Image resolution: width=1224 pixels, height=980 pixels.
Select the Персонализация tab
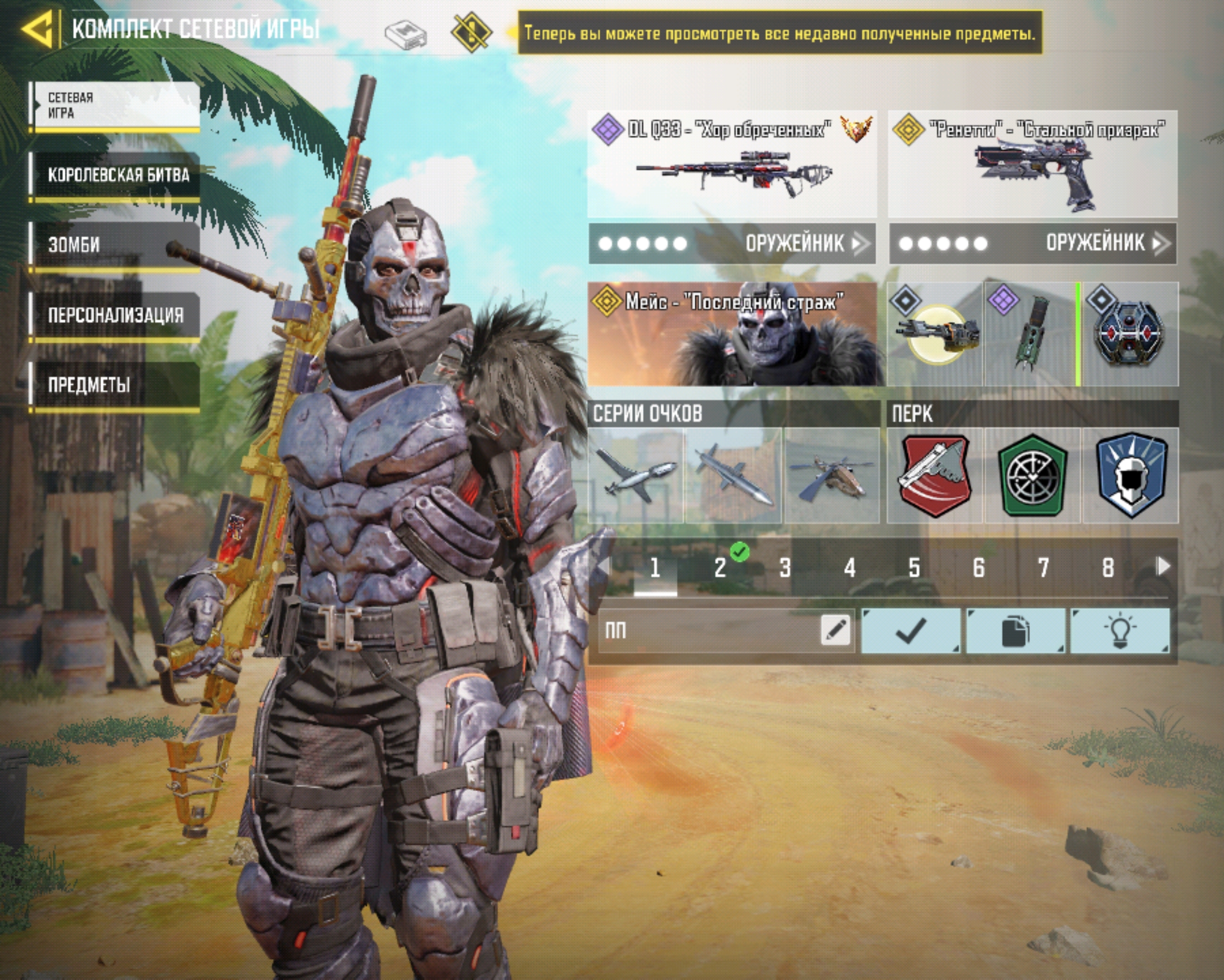click(x=116, y=314)
